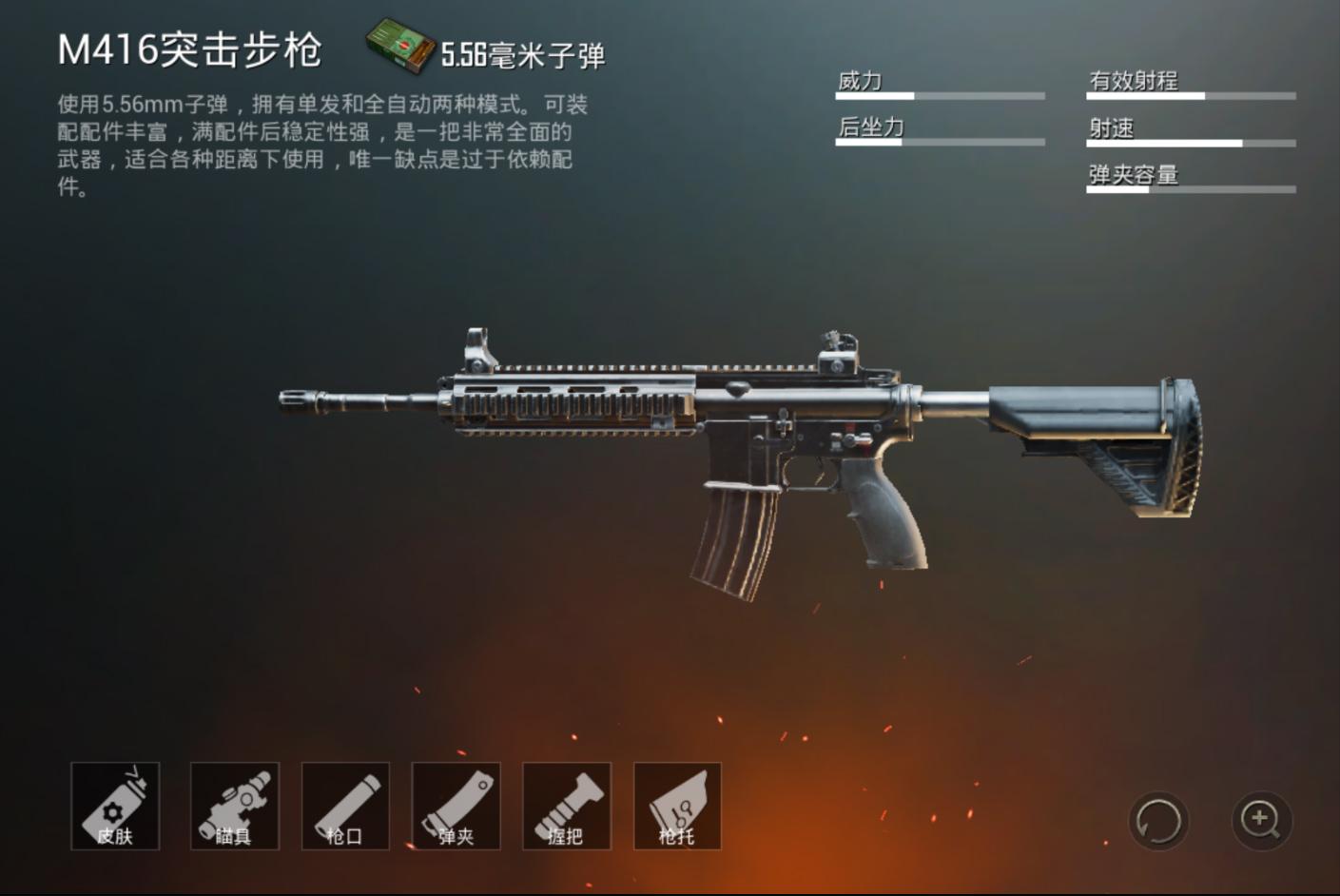Click the 有效射程 range stat bar

pyautogui.click(x=1190, y=95)
